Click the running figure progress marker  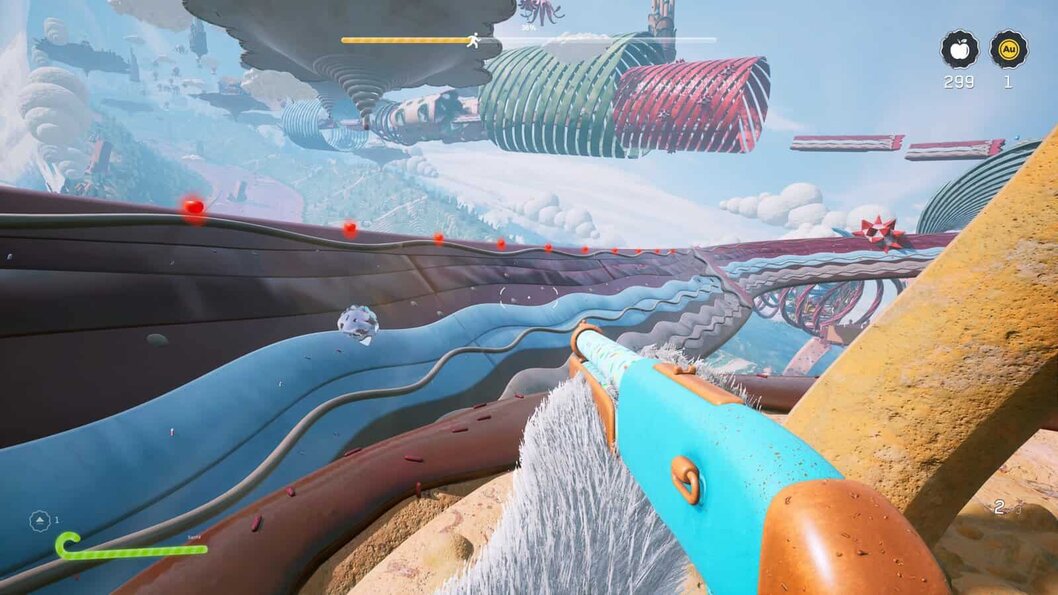tap(473, 41)
